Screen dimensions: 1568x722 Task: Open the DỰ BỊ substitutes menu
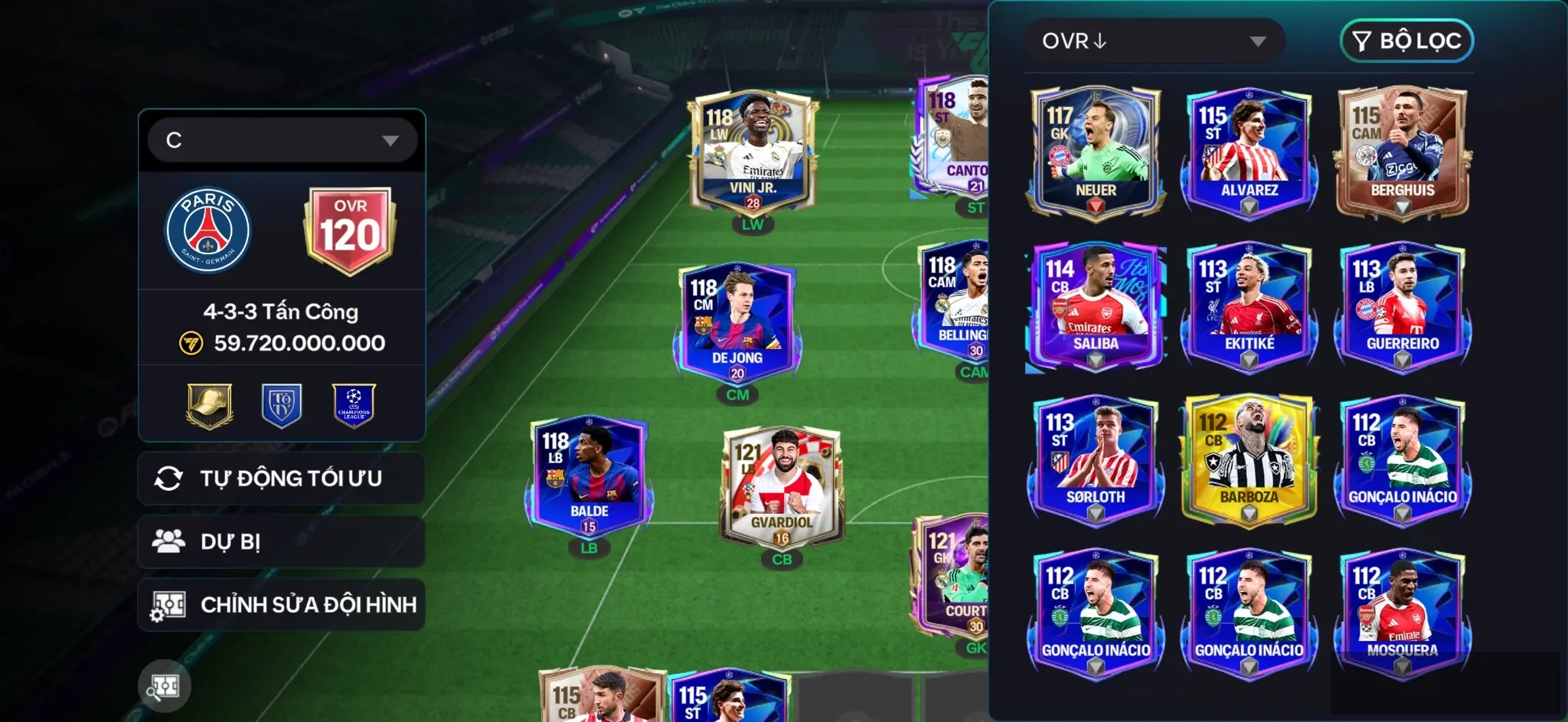click(x=281, y=542)
